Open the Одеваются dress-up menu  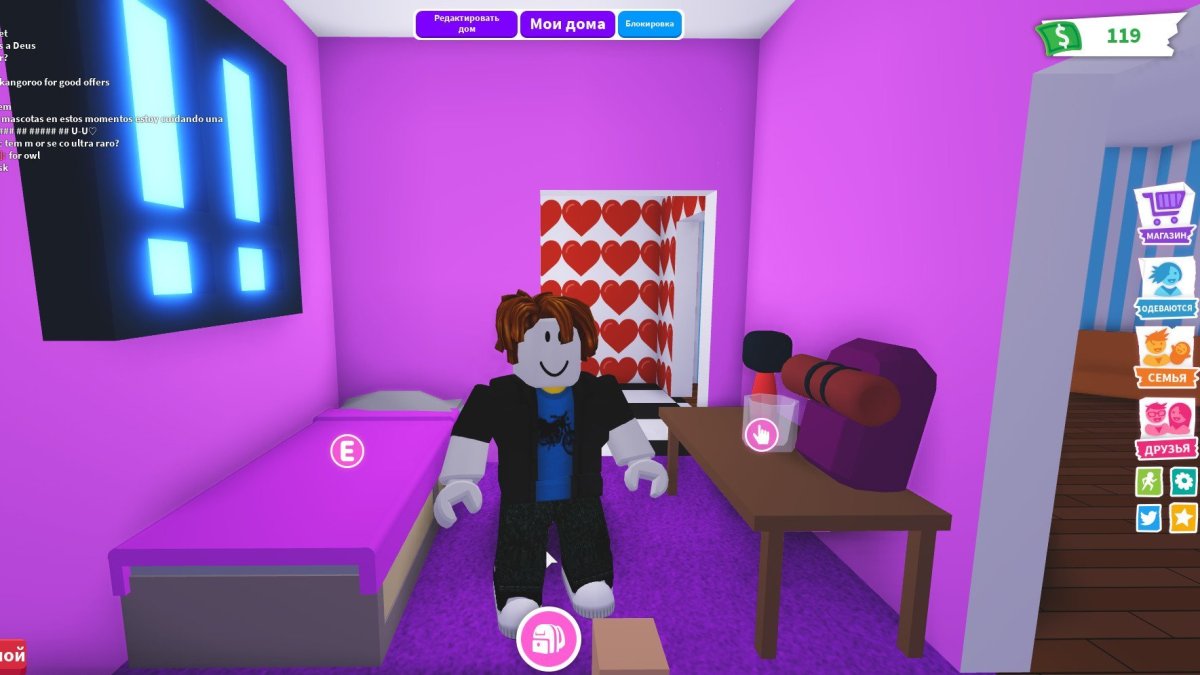[x=1166, y=288]
